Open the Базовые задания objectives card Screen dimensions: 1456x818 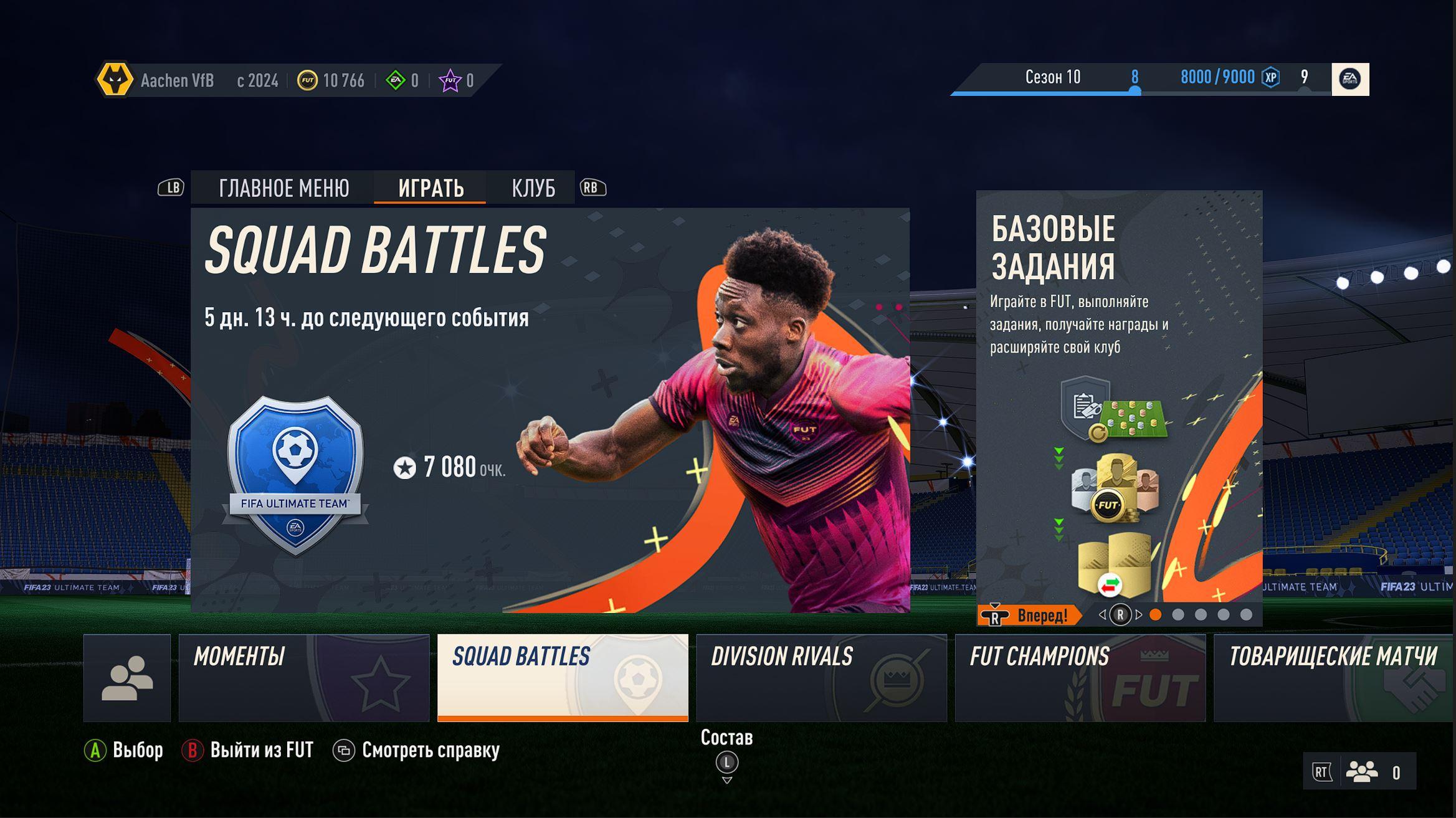pyautogui.click(x=1119, y=399)
